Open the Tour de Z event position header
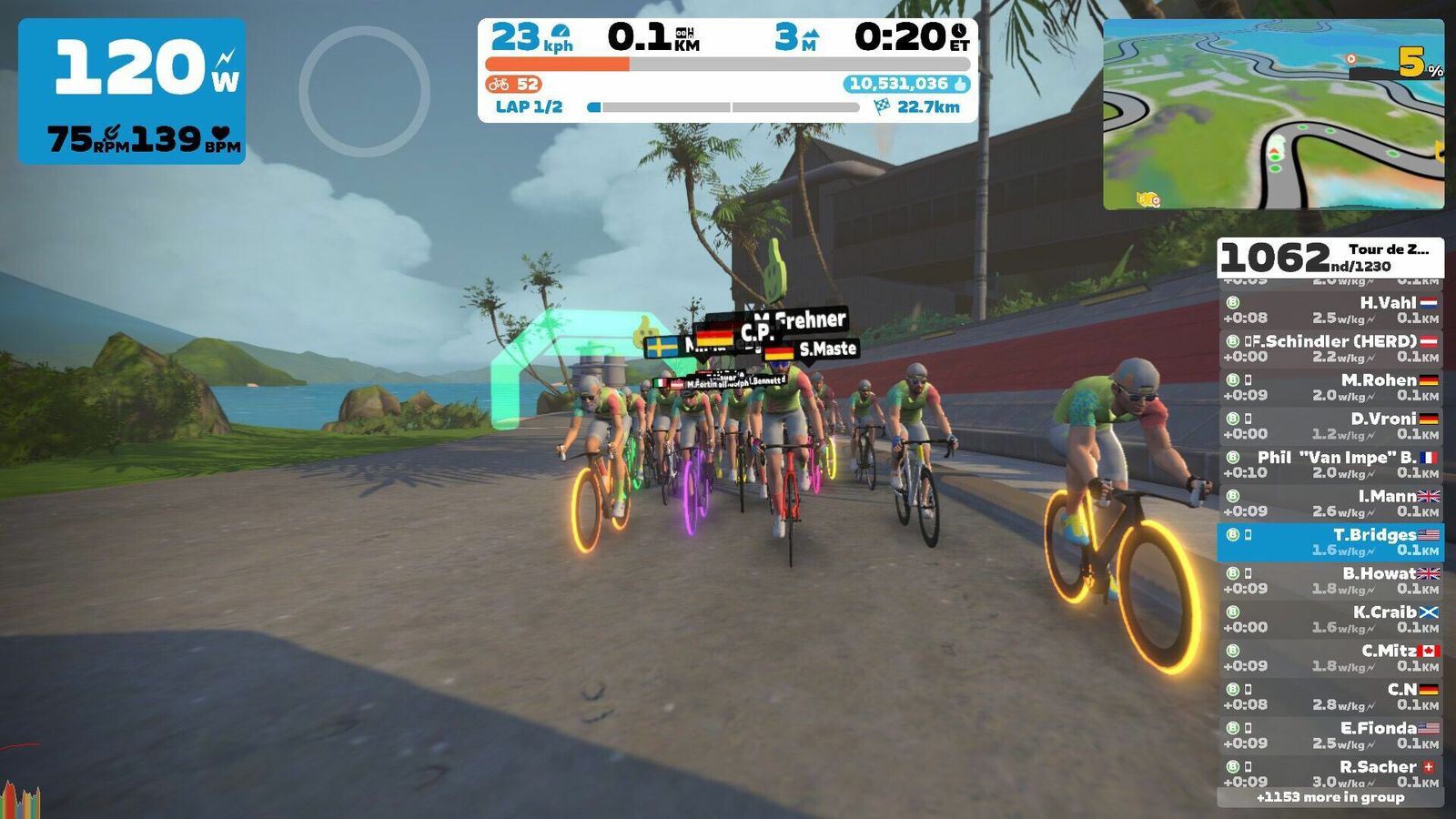The height and width of the screenshot is (819, 1456). point(1330,258)
